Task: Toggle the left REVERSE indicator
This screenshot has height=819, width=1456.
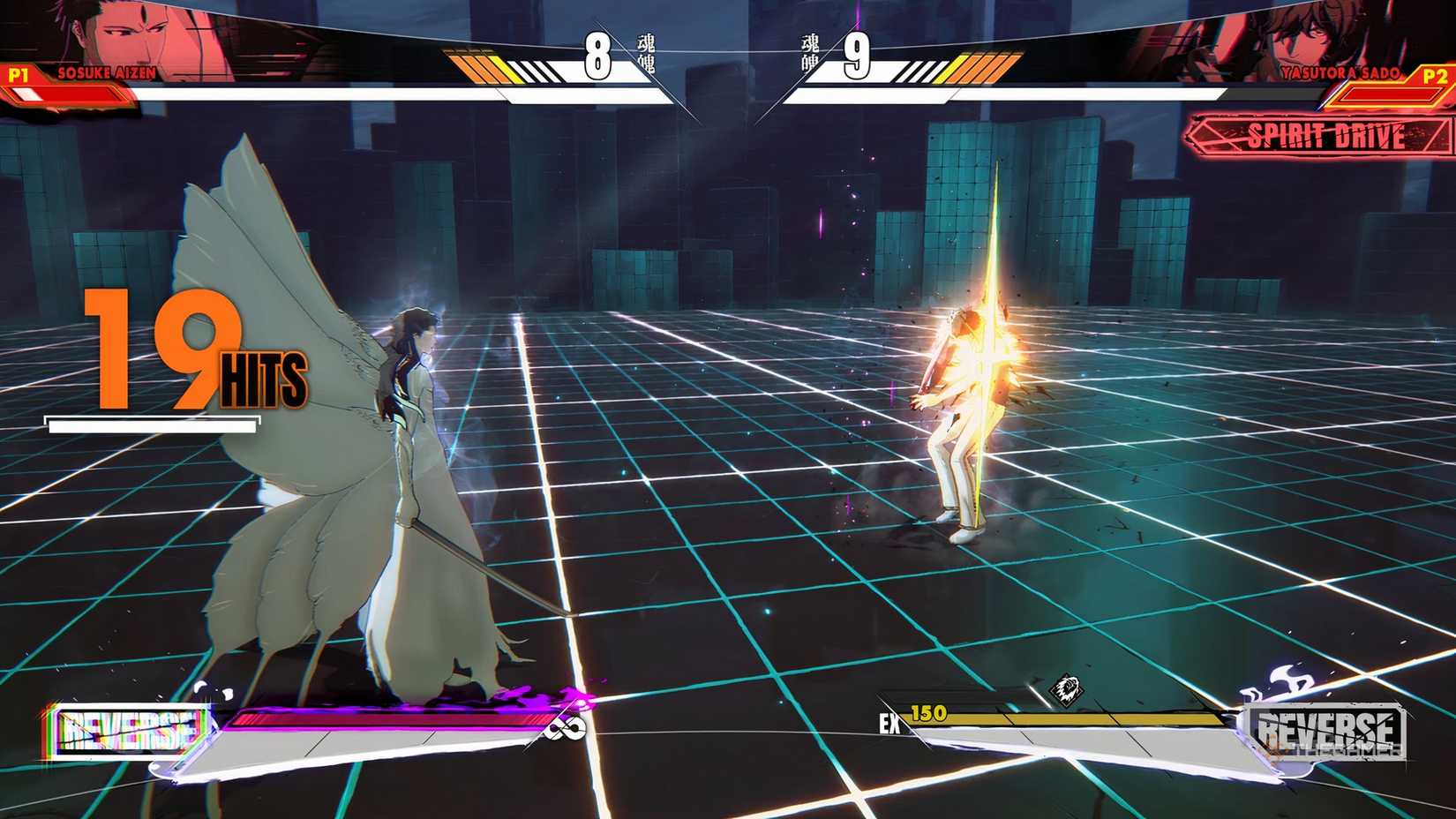Action: [129, 729]
